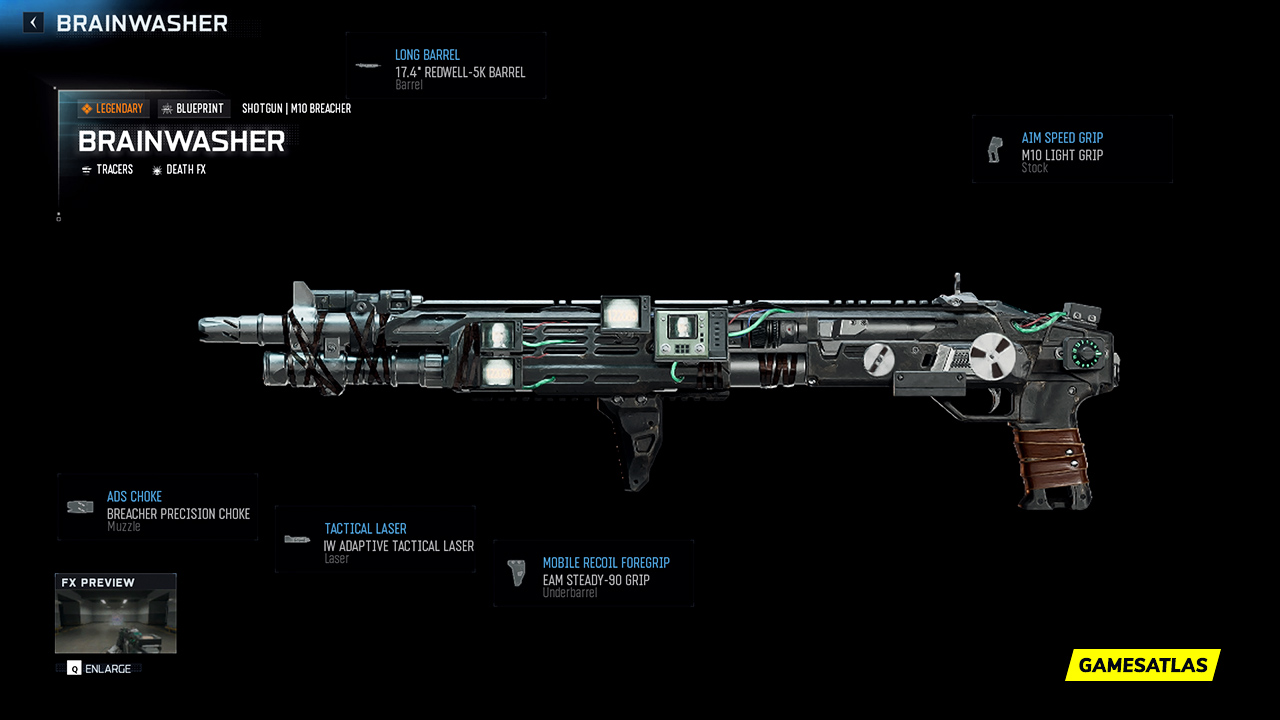This screenshot has height=720, width=1280.
Task: Select the Aim Speed Grip stock icon
Action: 996,150
